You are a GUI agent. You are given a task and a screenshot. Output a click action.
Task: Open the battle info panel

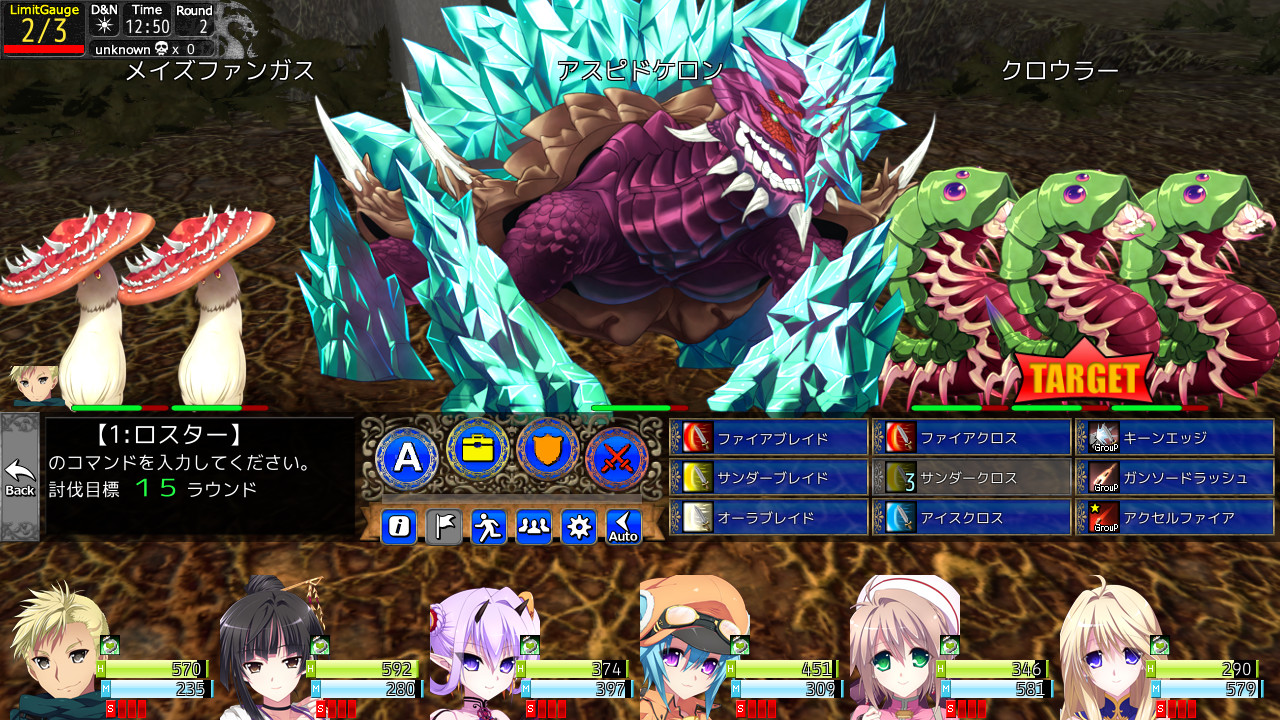tap(398, 527)
